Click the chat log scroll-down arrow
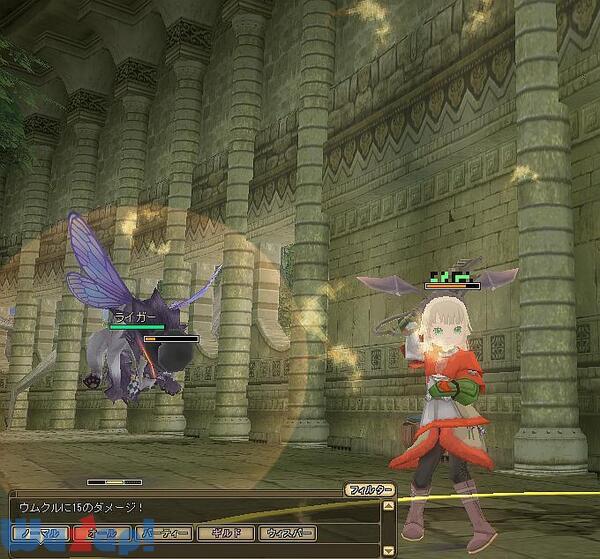The width and height of the screenshot is (600, 559). coord(387,549)
